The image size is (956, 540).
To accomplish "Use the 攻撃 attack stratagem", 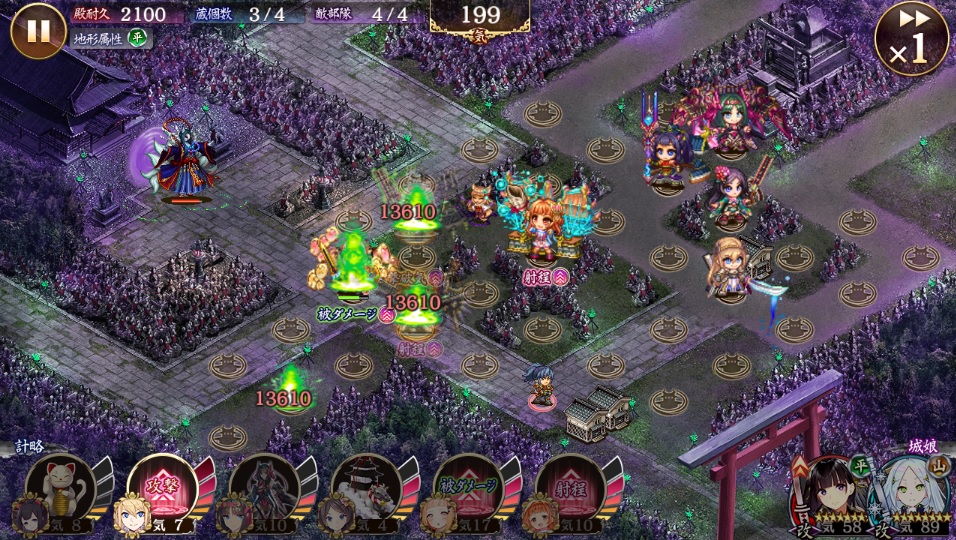I will tap(161, 488).
